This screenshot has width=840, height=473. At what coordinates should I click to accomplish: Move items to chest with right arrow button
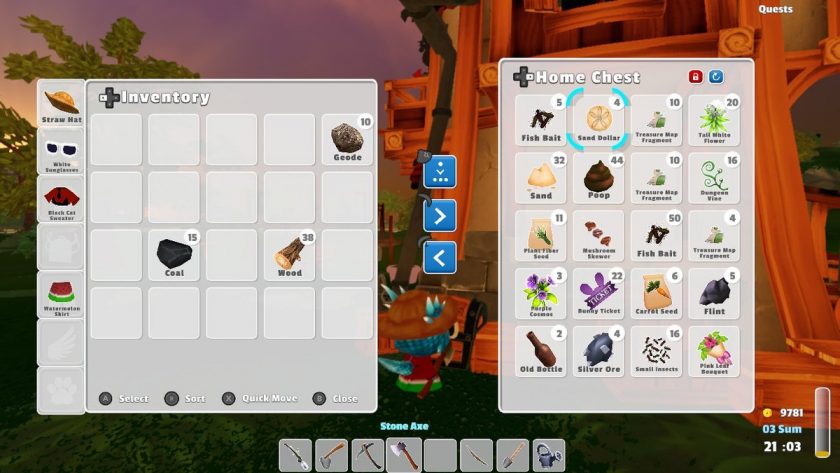(x=440, y=215)
